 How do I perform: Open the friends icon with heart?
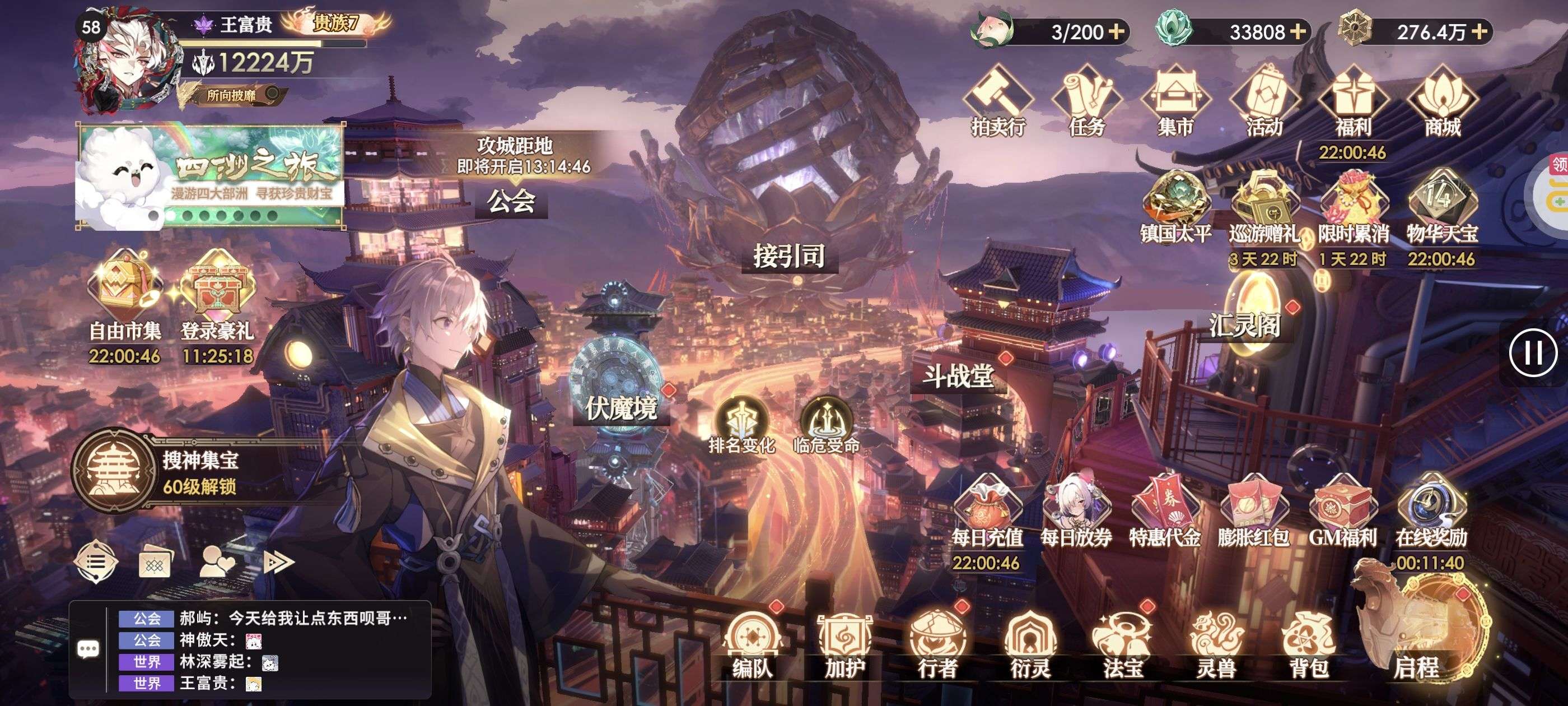coord(217,561)
